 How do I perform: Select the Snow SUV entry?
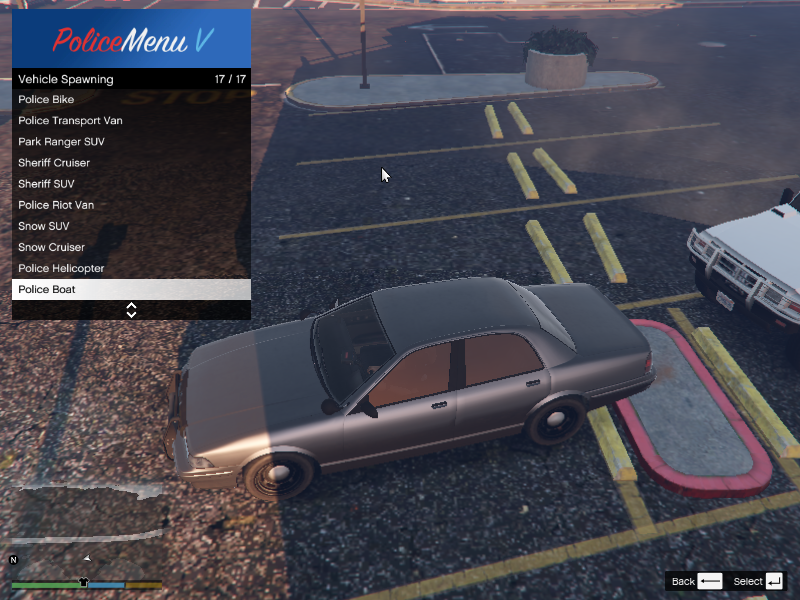[130, 226]
